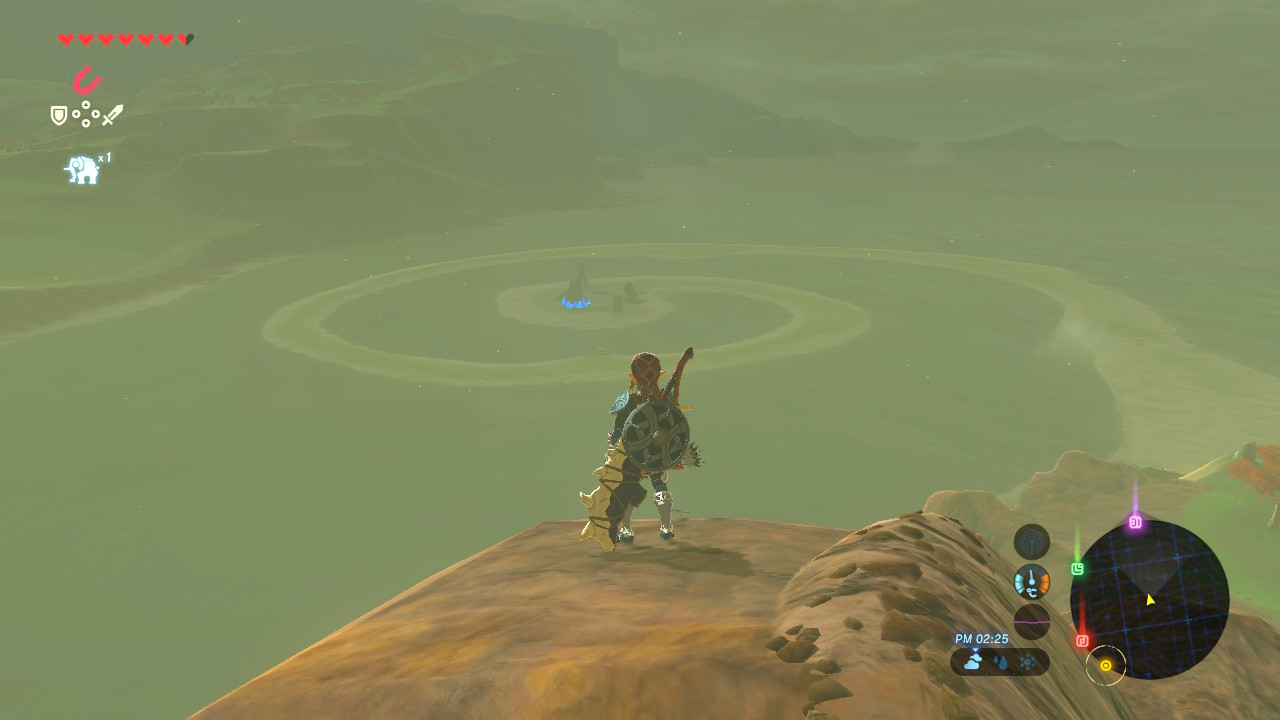Click the green map pin marker
Viewport: 1280px width, 720px height.
click(x=1078, y=569)
